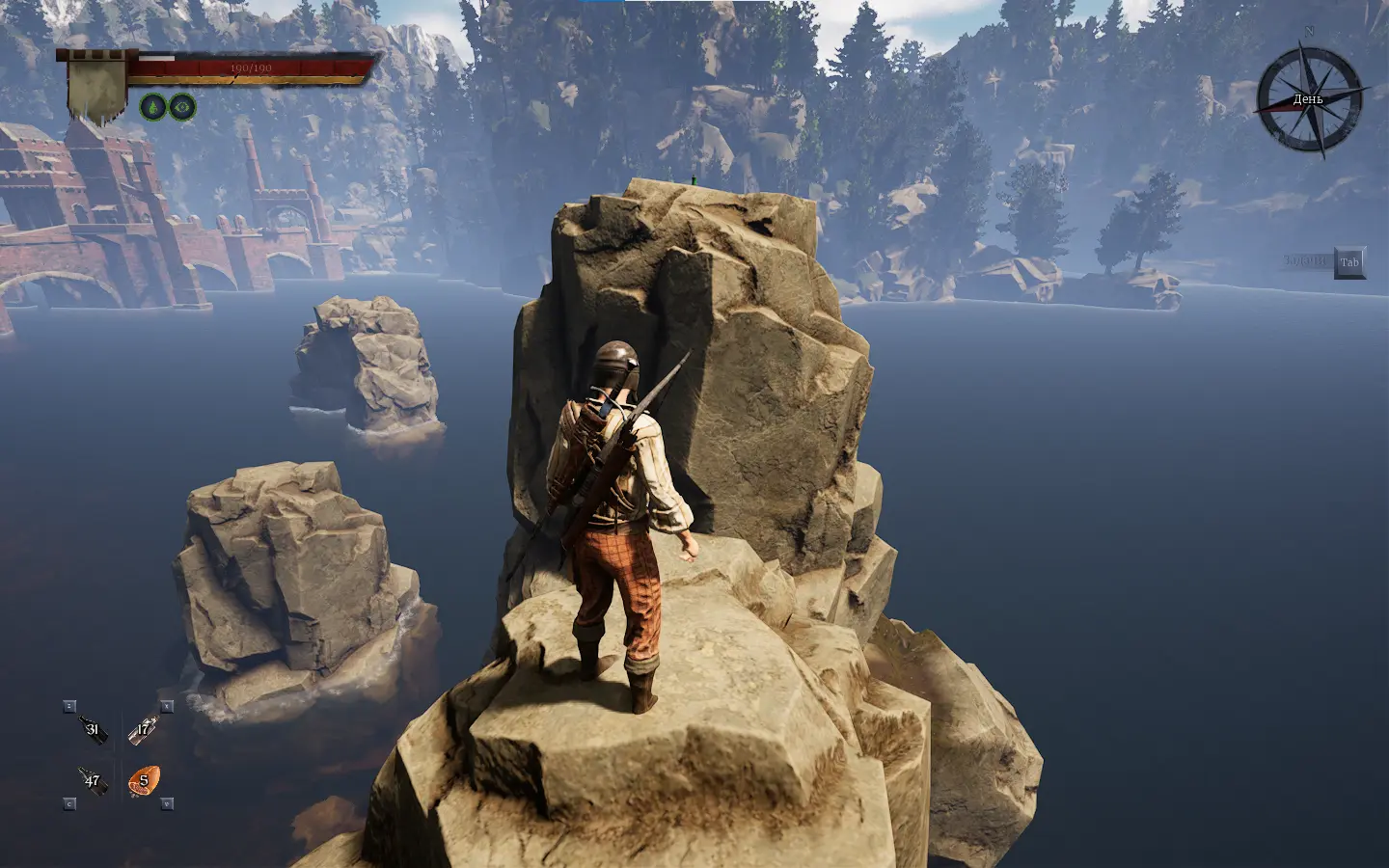Click the green eye status icon

tap(182, 106)
